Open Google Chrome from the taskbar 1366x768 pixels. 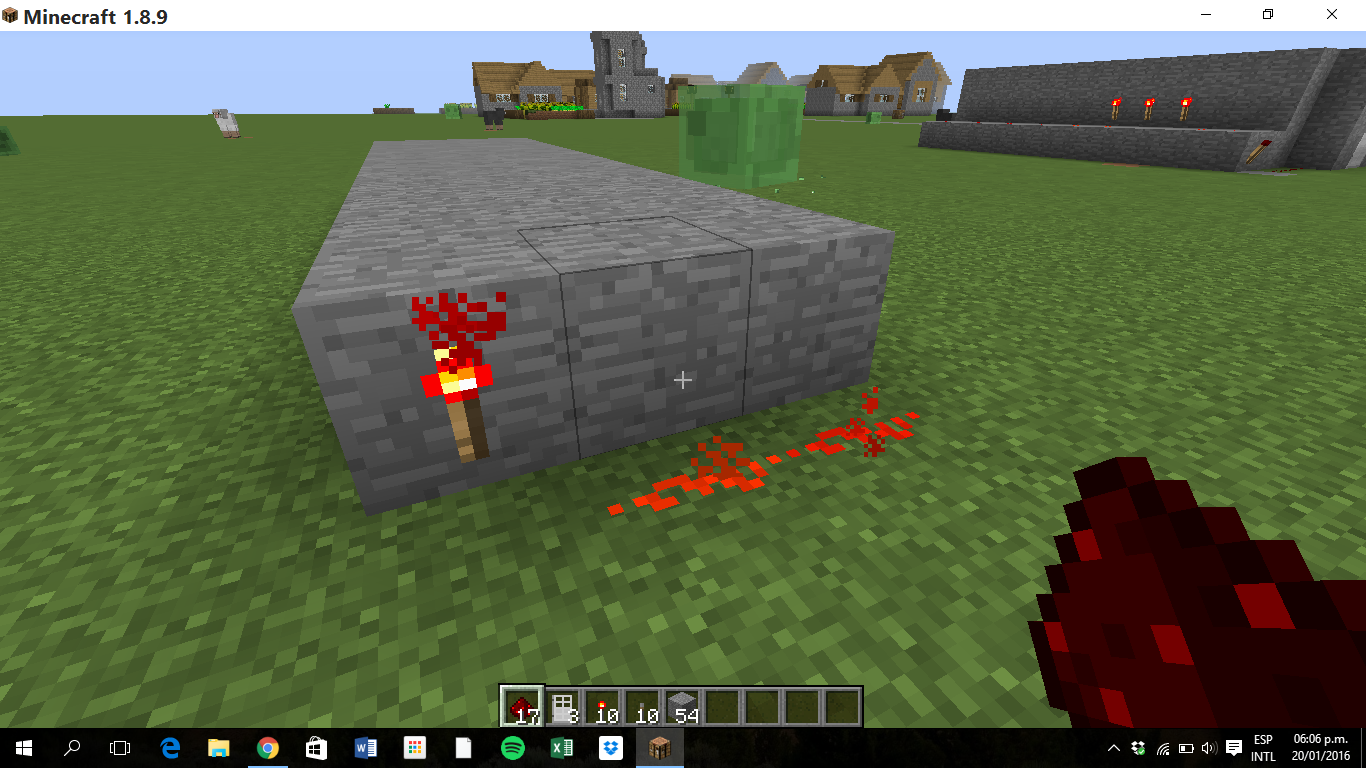point(266,747)
